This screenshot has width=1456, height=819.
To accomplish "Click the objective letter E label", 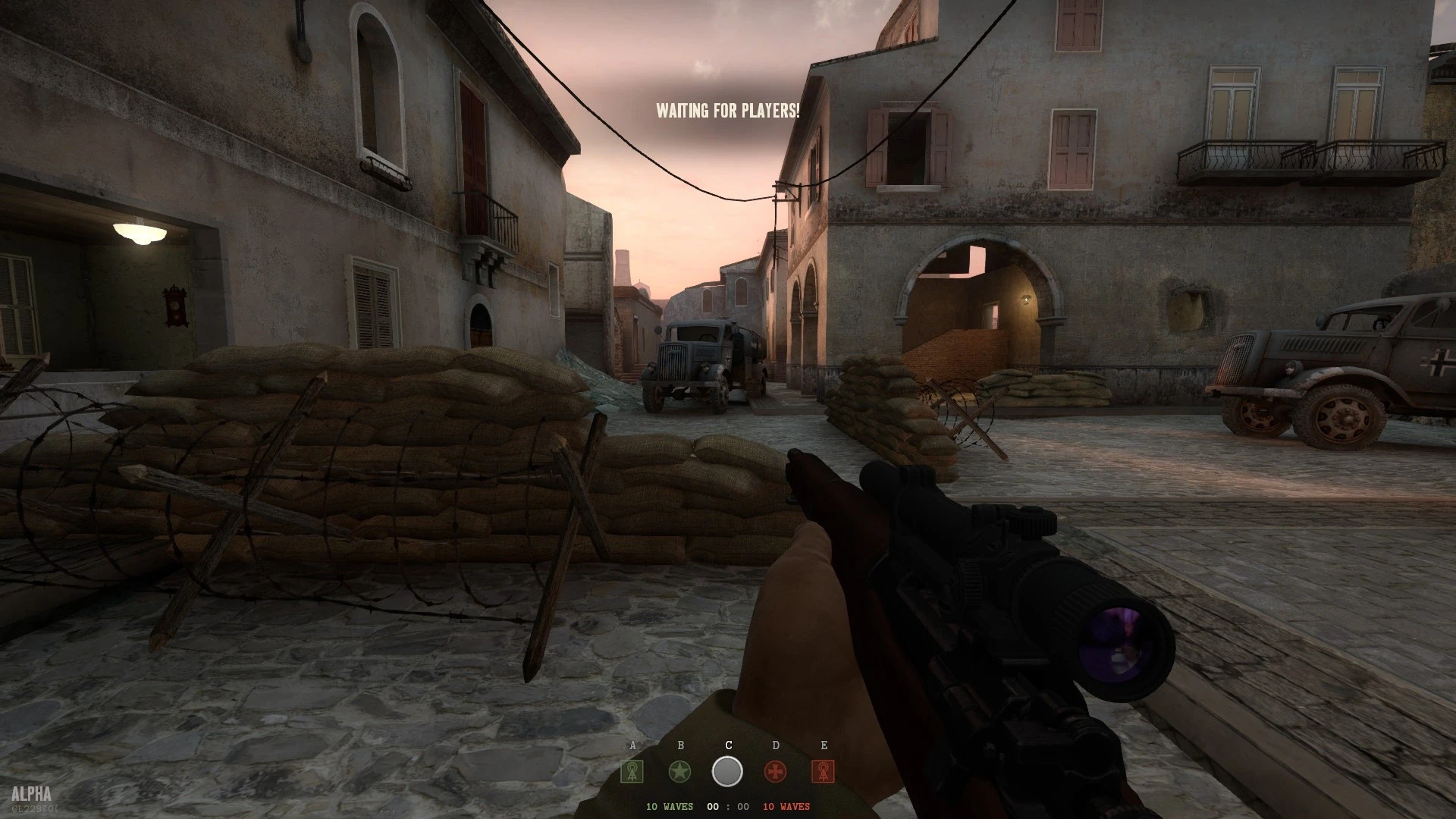I will [824, 745].
